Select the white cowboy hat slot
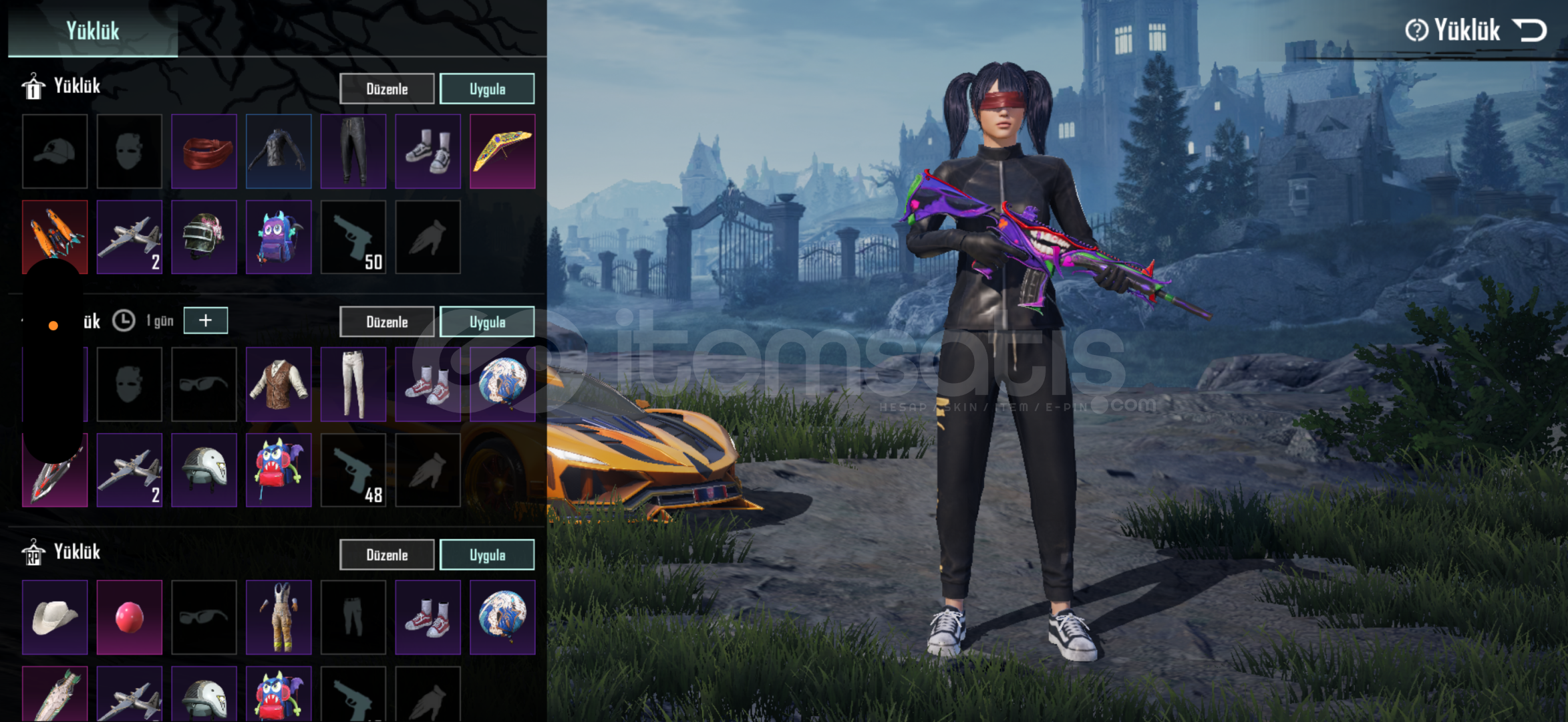 55,617
